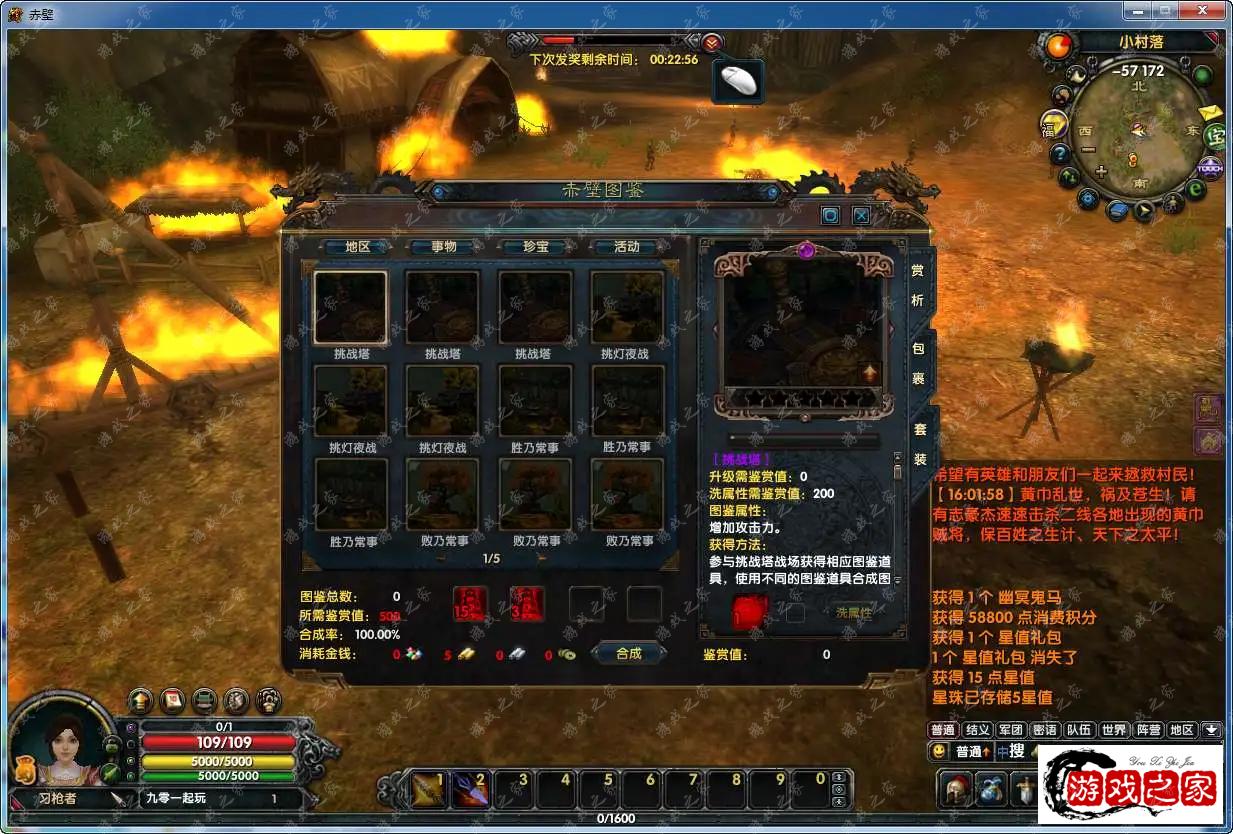Activate the skill in hotbar slot 2
Screen dimensions: 1233x834
[x=469, y=790]
